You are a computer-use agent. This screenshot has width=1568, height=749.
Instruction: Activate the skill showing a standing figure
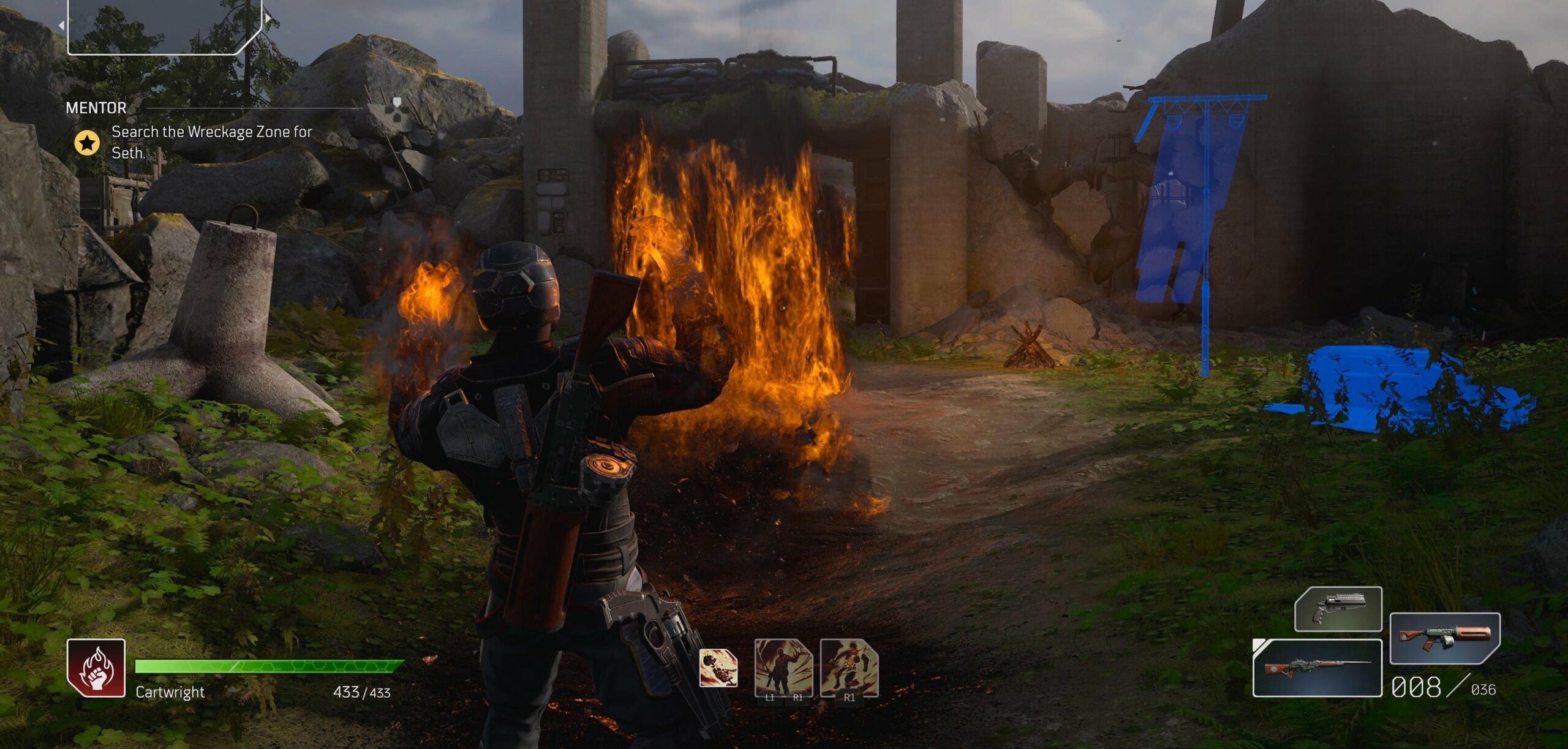tap(783, 668)
